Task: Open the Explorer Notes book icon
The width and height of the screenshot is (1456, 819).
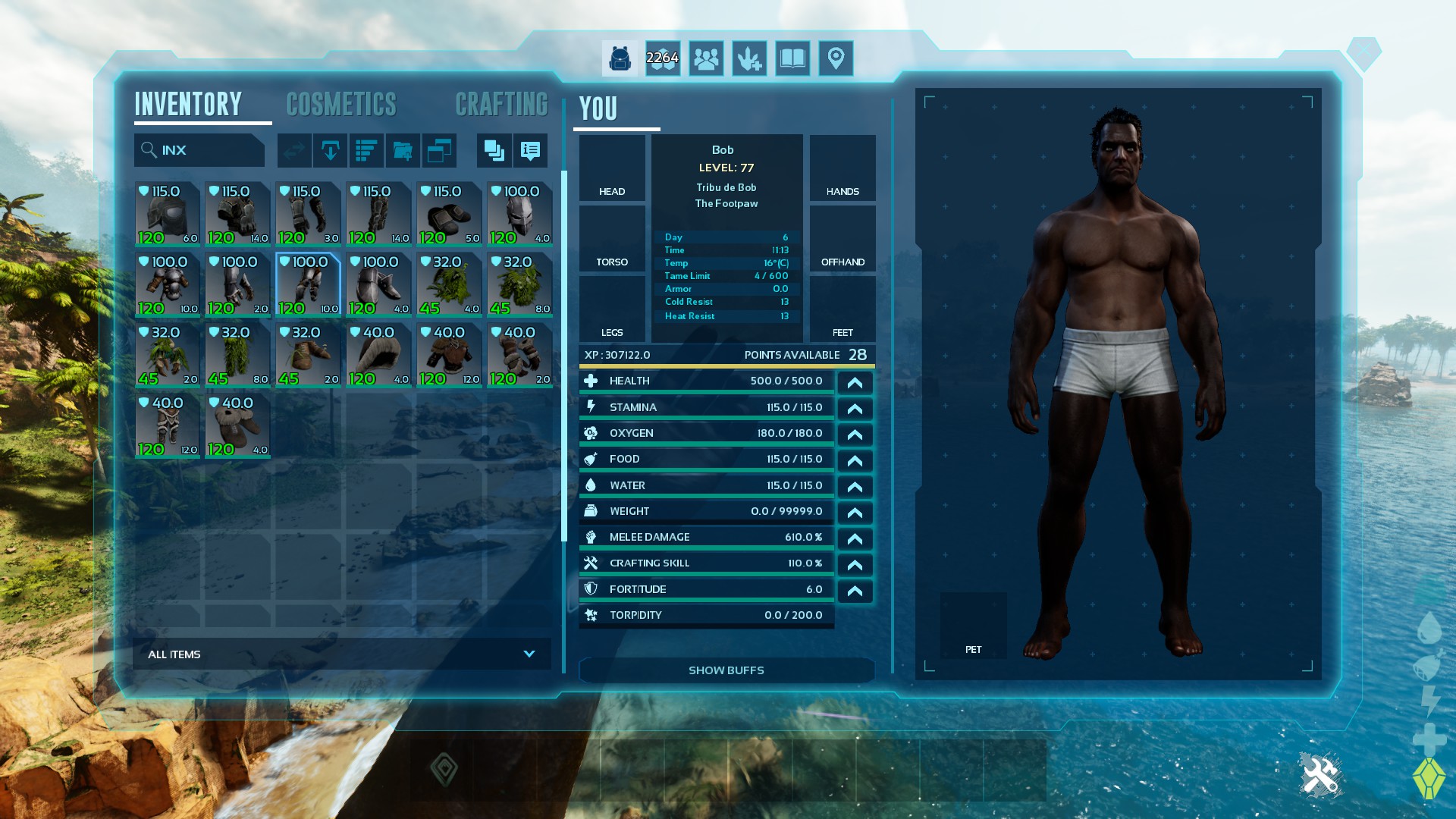Action: pyautogui.click(x=792, y=58)
